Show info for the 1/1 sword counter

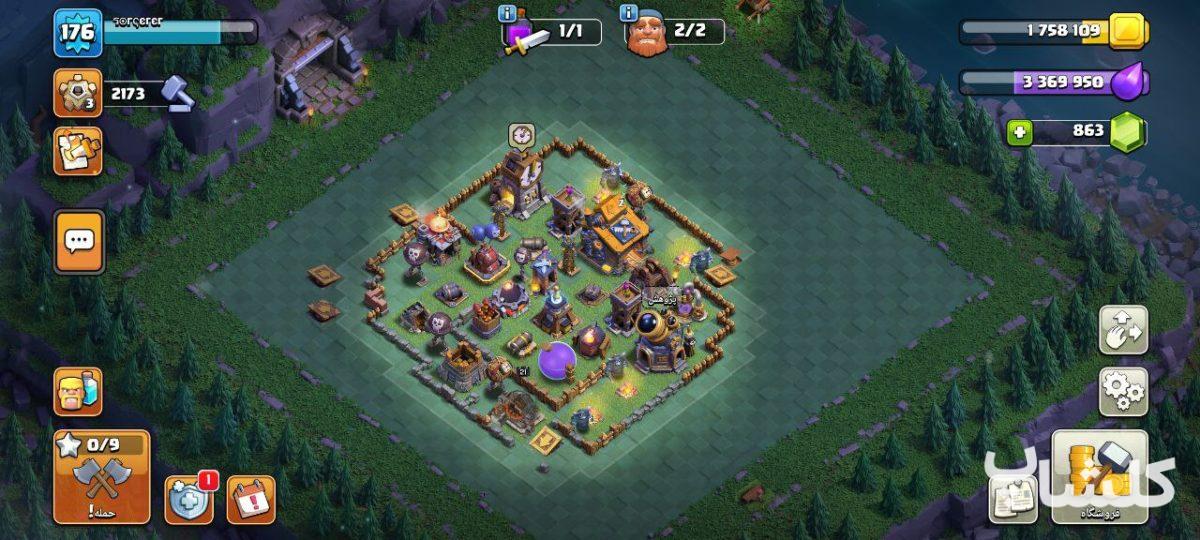click(x=507, y=14)
